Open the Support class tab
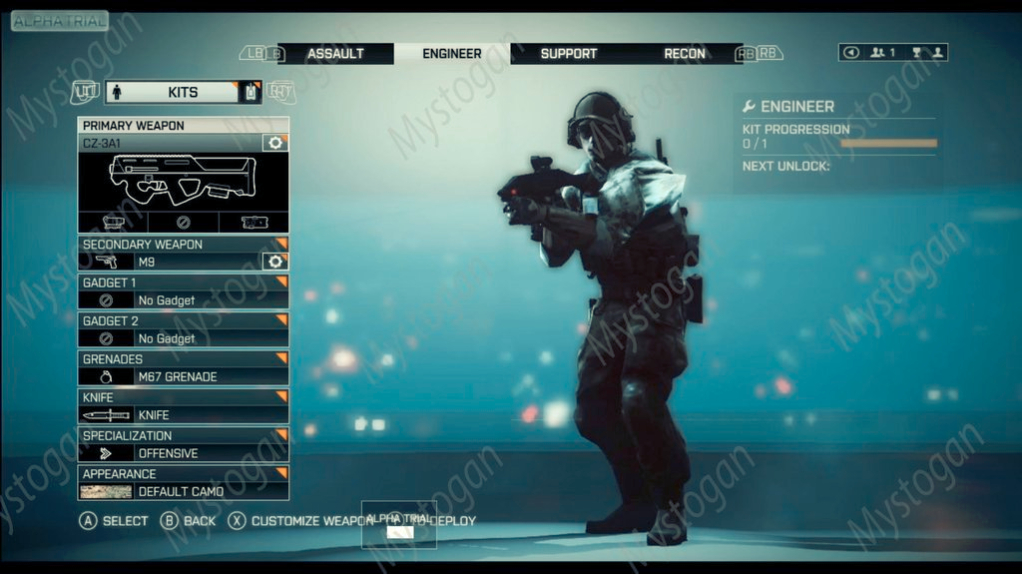 [x=568, y=54]
